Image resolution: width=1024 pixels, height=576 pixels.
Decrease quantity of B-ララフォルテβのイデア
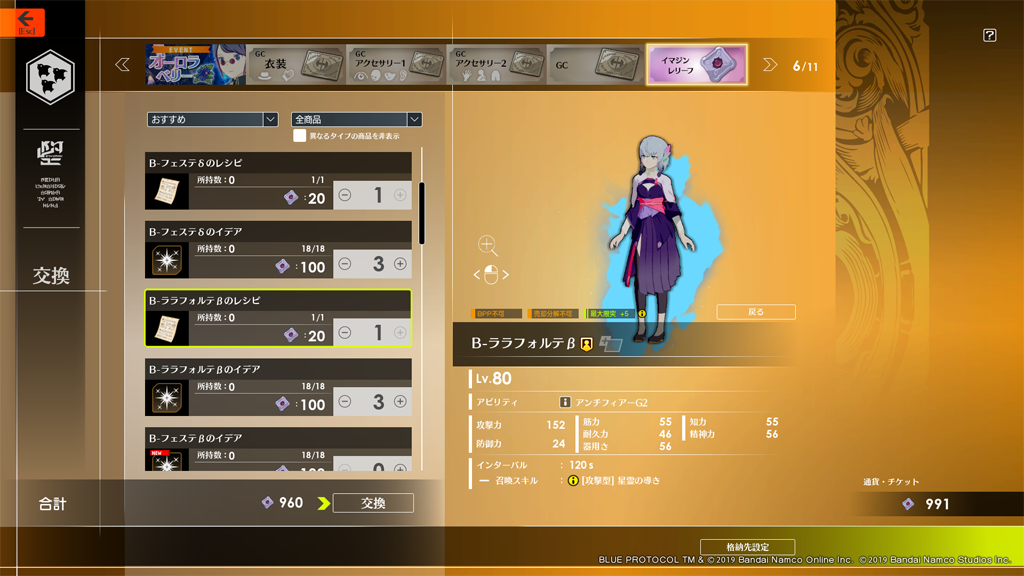click(x=345, y=402)
